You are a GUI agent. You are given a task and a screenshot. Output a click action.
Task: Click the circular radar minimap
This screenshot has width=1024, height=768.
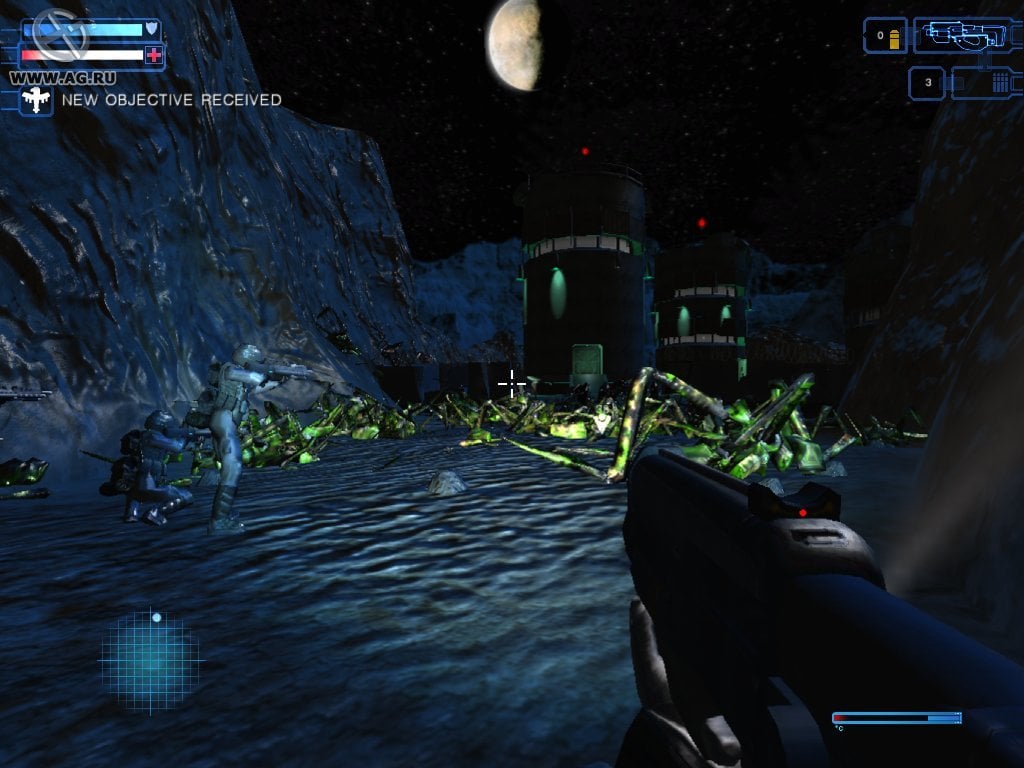[152, 660]
